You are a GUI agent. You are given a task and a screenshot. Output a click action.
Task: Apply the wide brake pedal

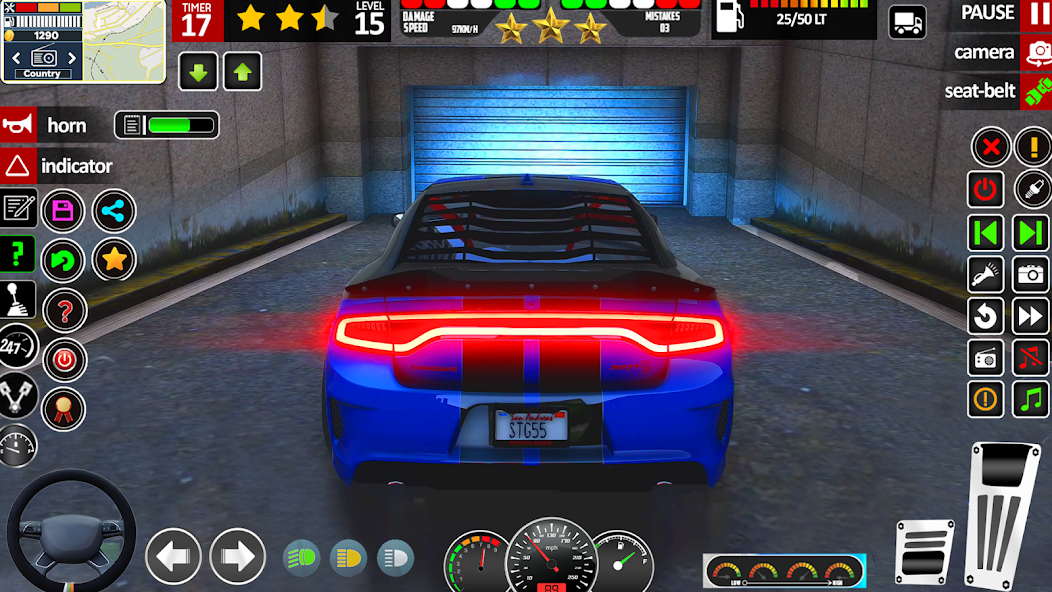[x=924, y=550]
